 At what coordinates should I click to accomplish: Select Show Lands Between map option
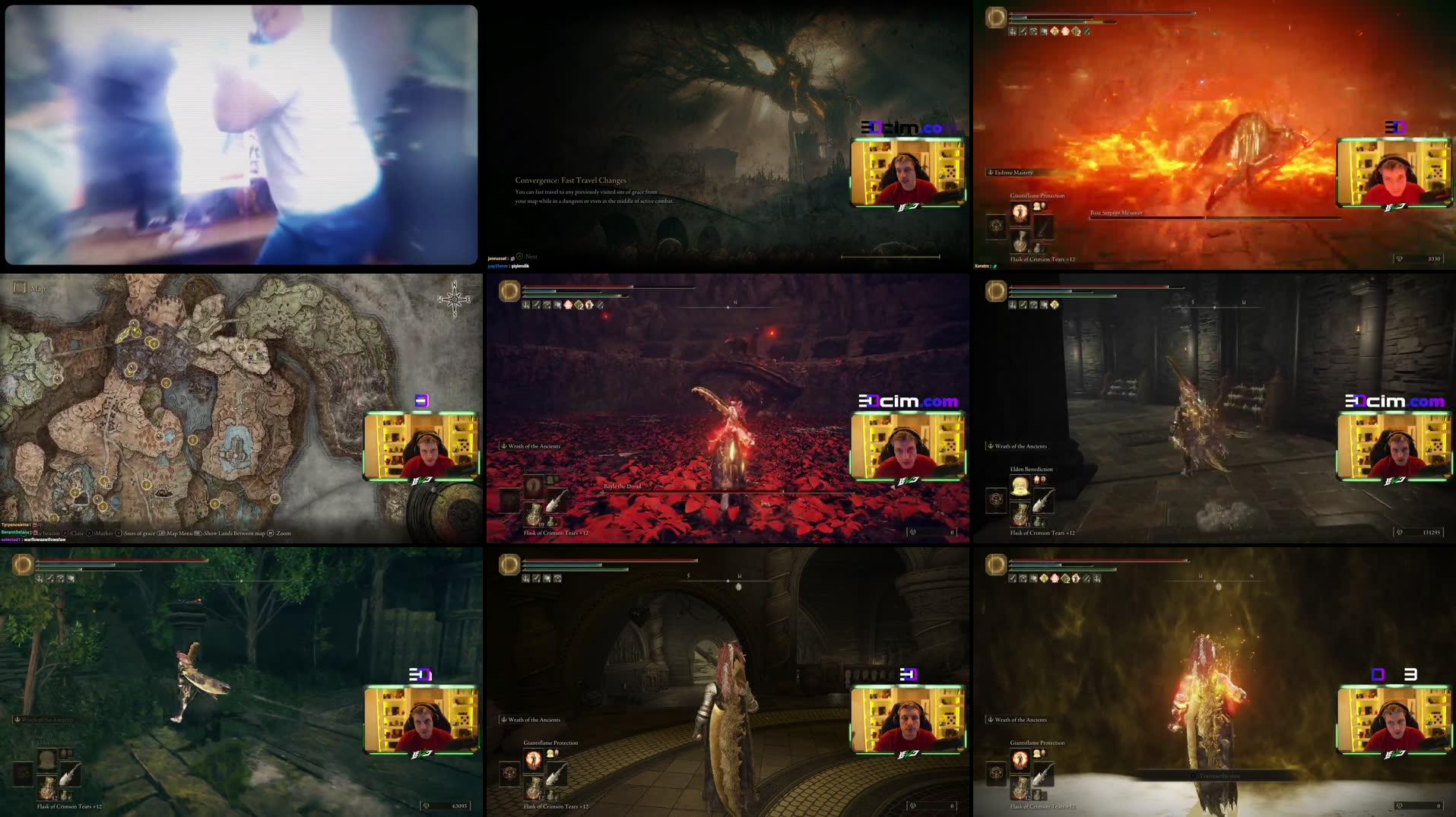click(x=232, y=534)
